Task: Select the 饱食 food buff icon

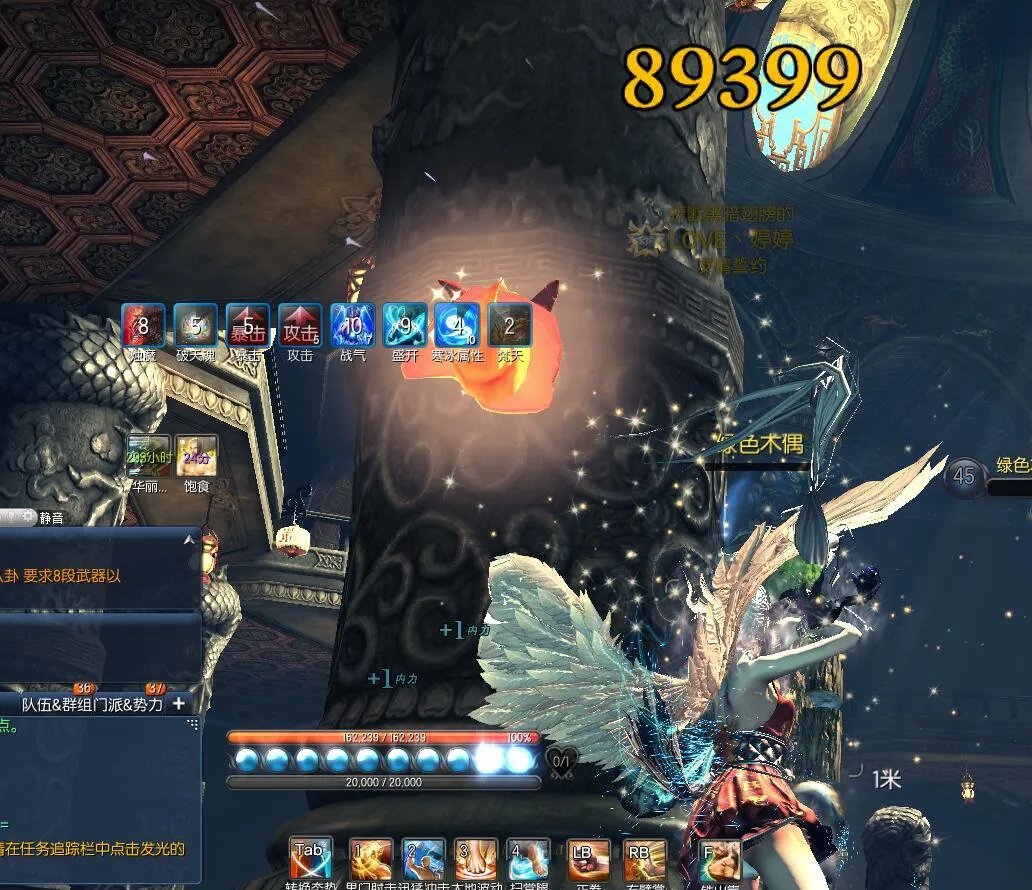Action: point(196,456)
